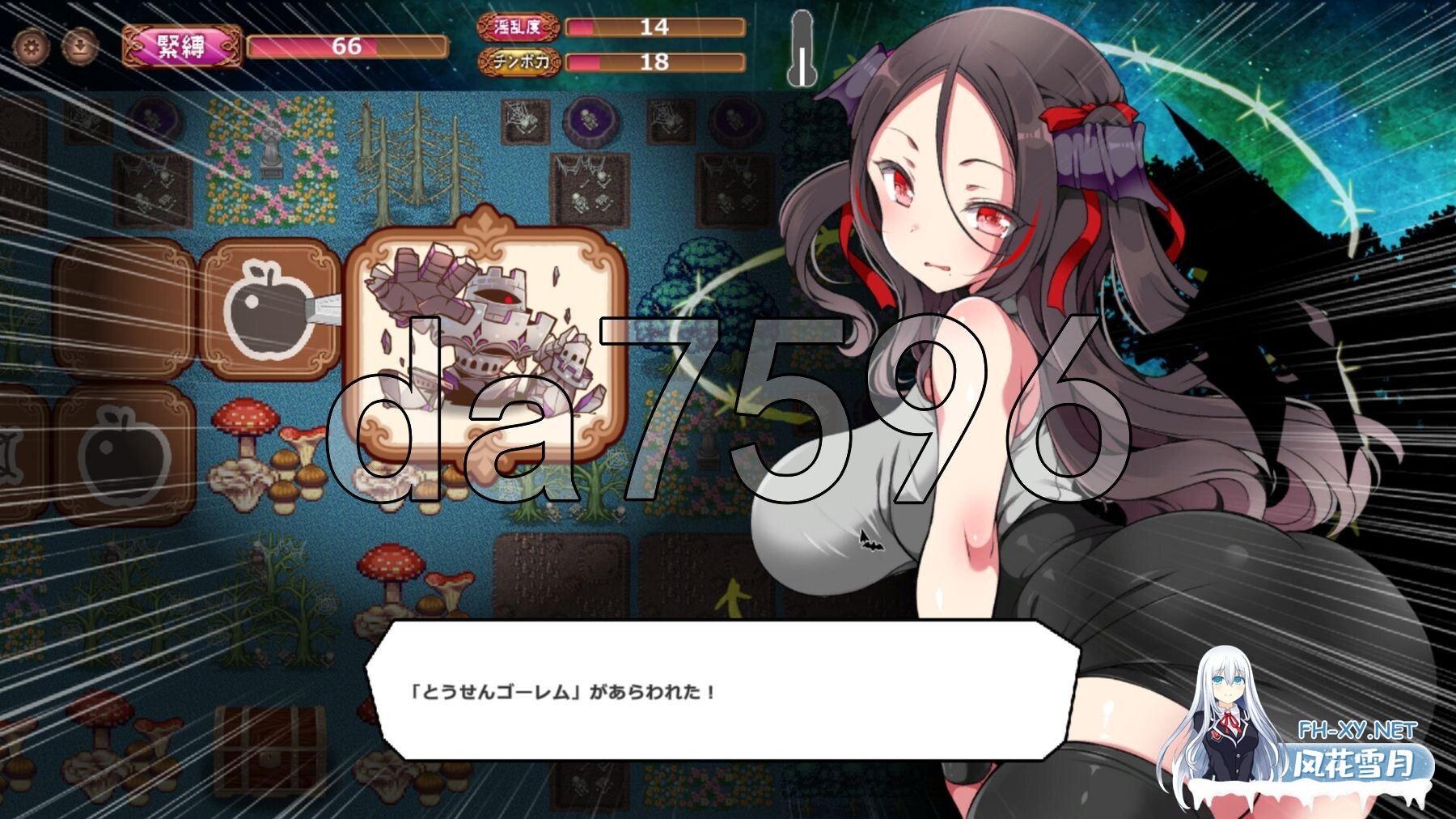Click the 緊縛 HP bar showing 66
1456x819 pixels.
348,46
